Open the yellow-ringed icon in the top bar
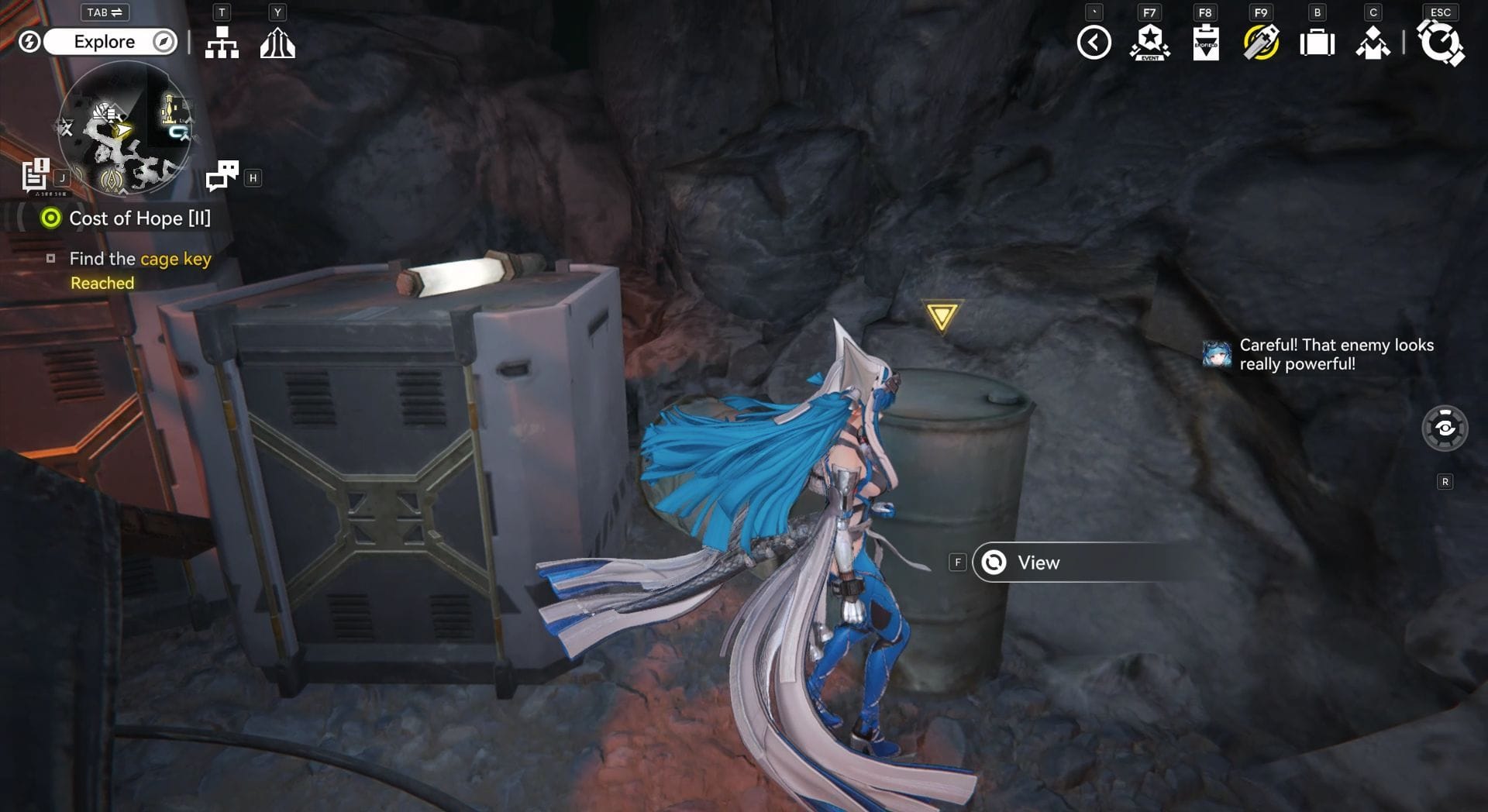This screenshot has width=1488, height=812. pyautogui.click(x=1261, y=43)
